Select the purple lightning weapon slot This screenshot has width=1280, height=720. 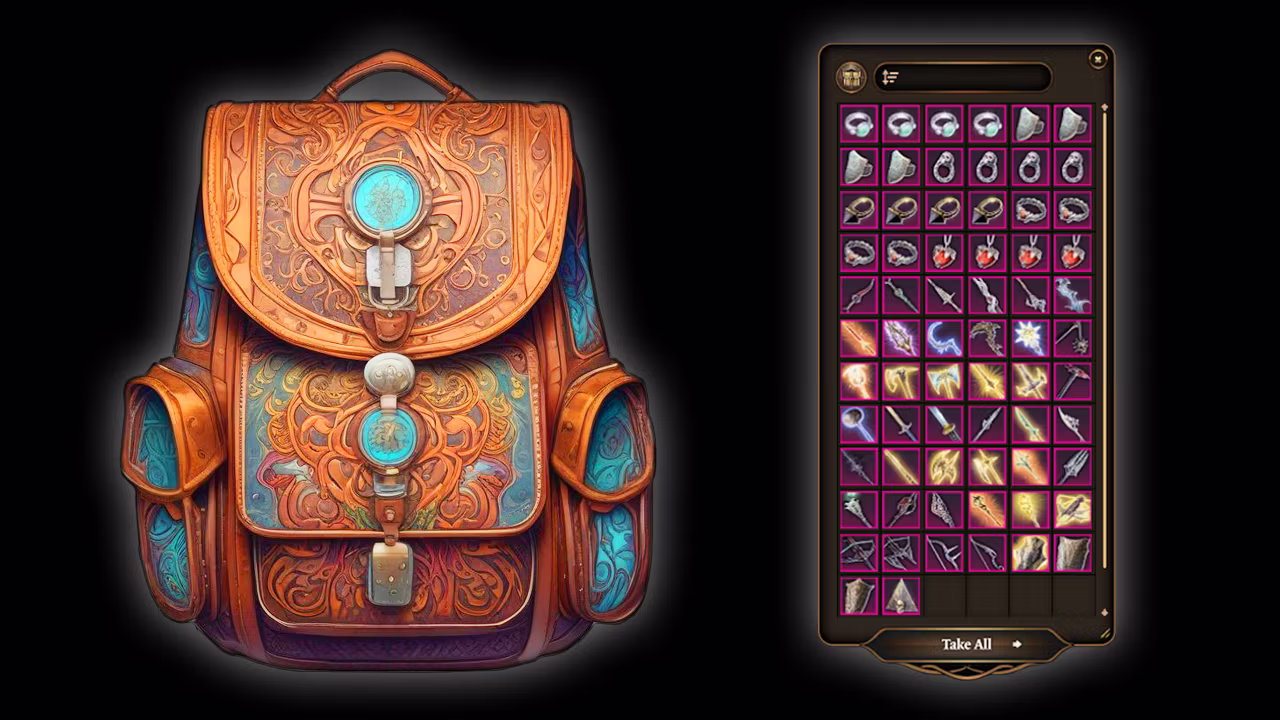point(901,338)
